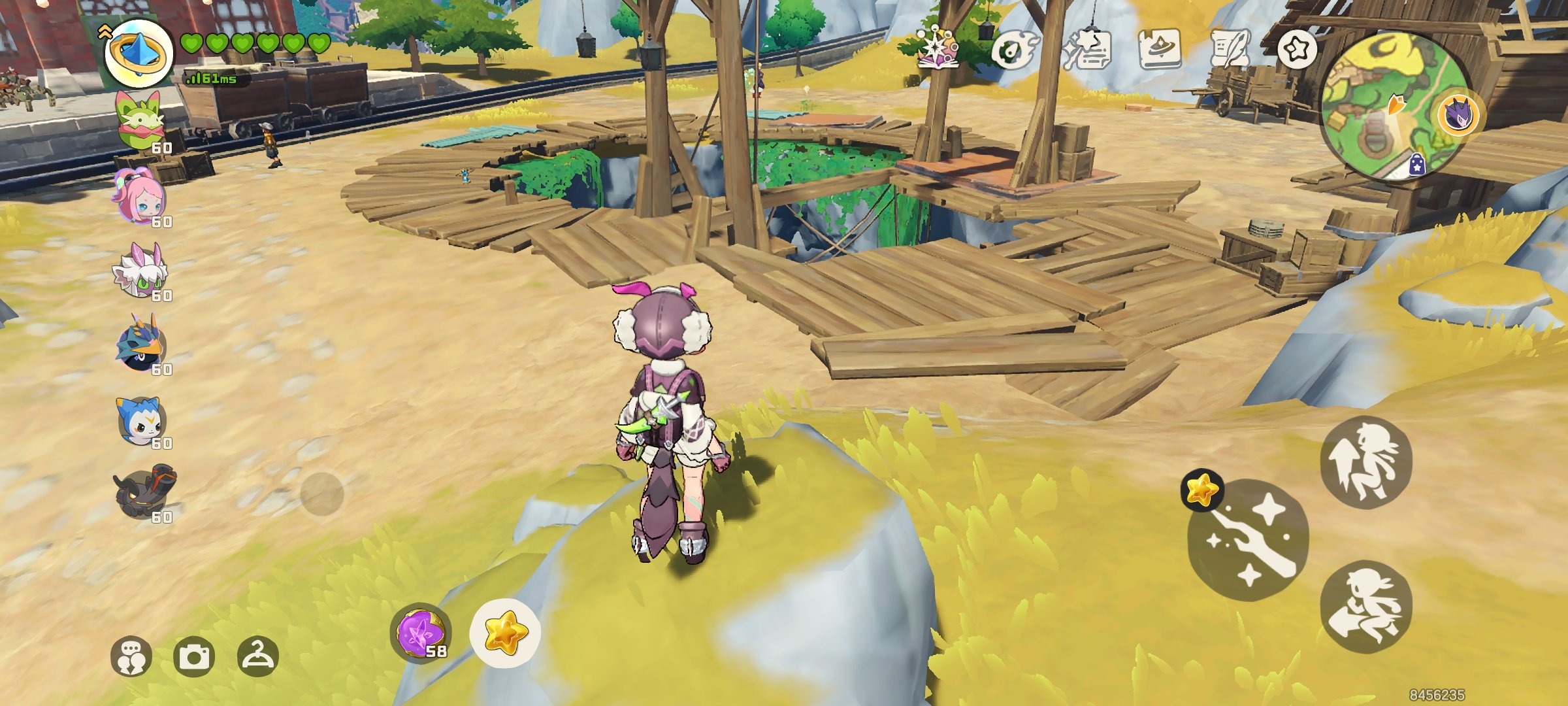Open the star burst spellbook icon
The image size is (1568, 706).
tap(938, 48)
